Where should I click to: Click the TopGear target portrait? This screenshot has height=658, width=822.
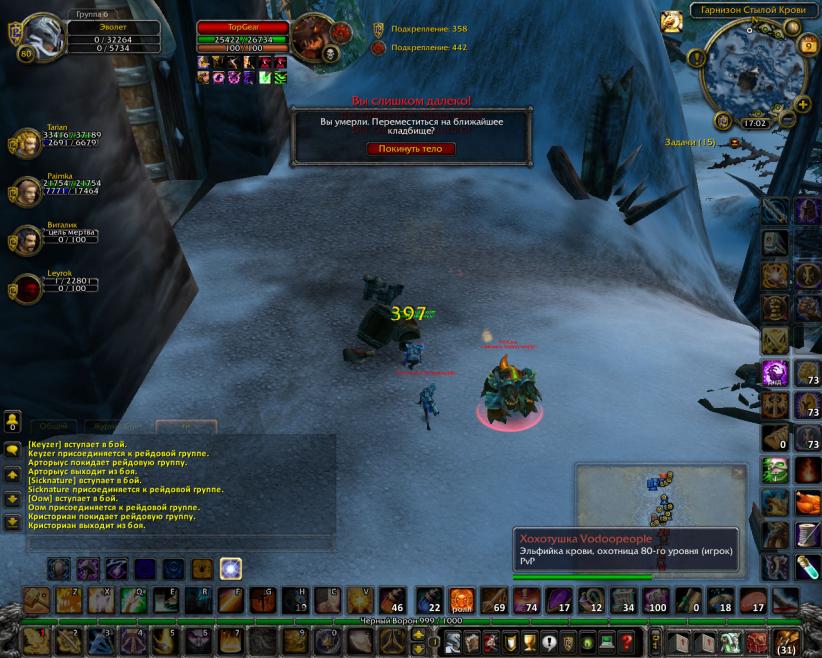pos(316,38)
